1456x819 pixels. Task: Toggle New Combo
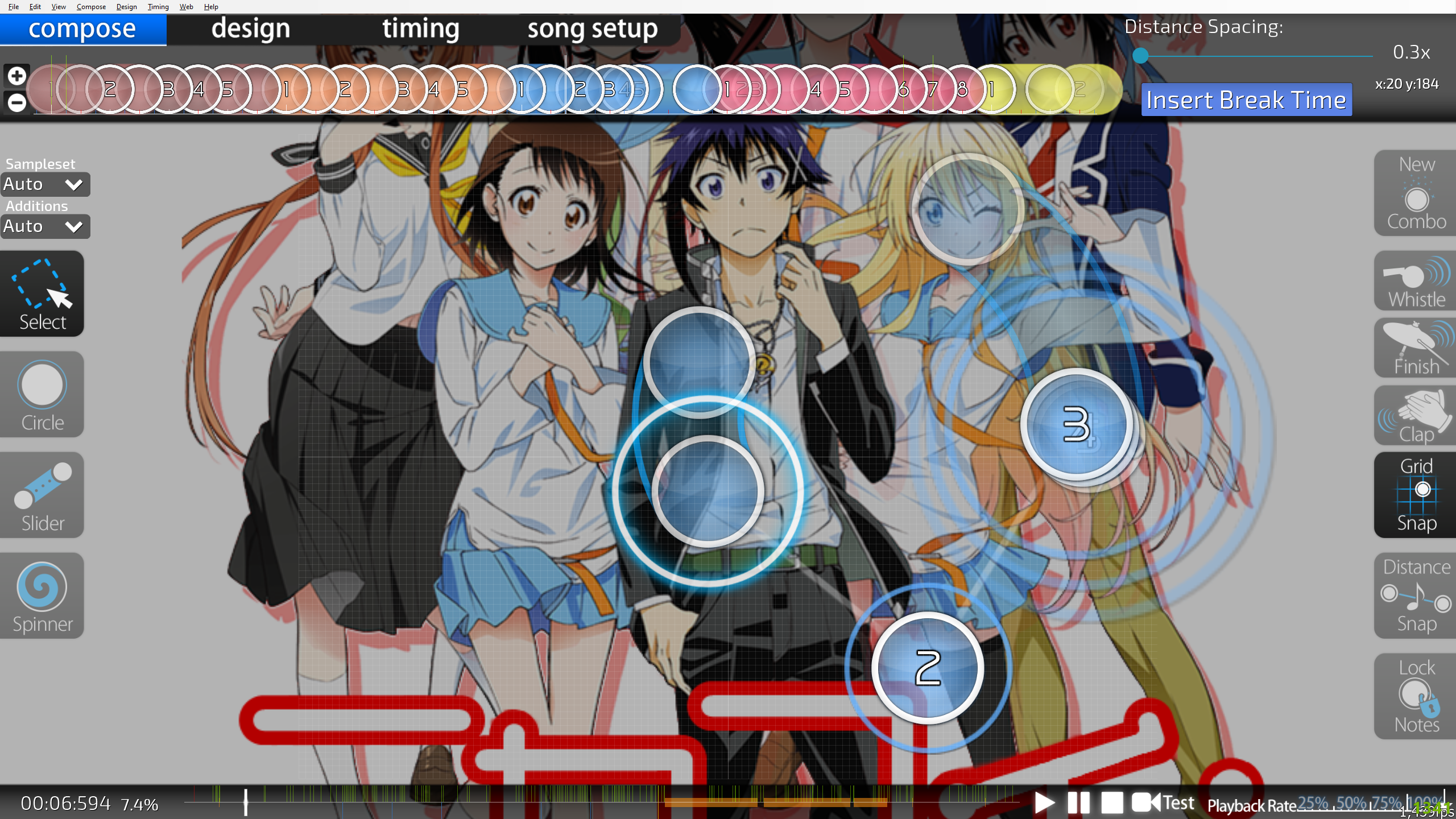(x=1416, y=193)
